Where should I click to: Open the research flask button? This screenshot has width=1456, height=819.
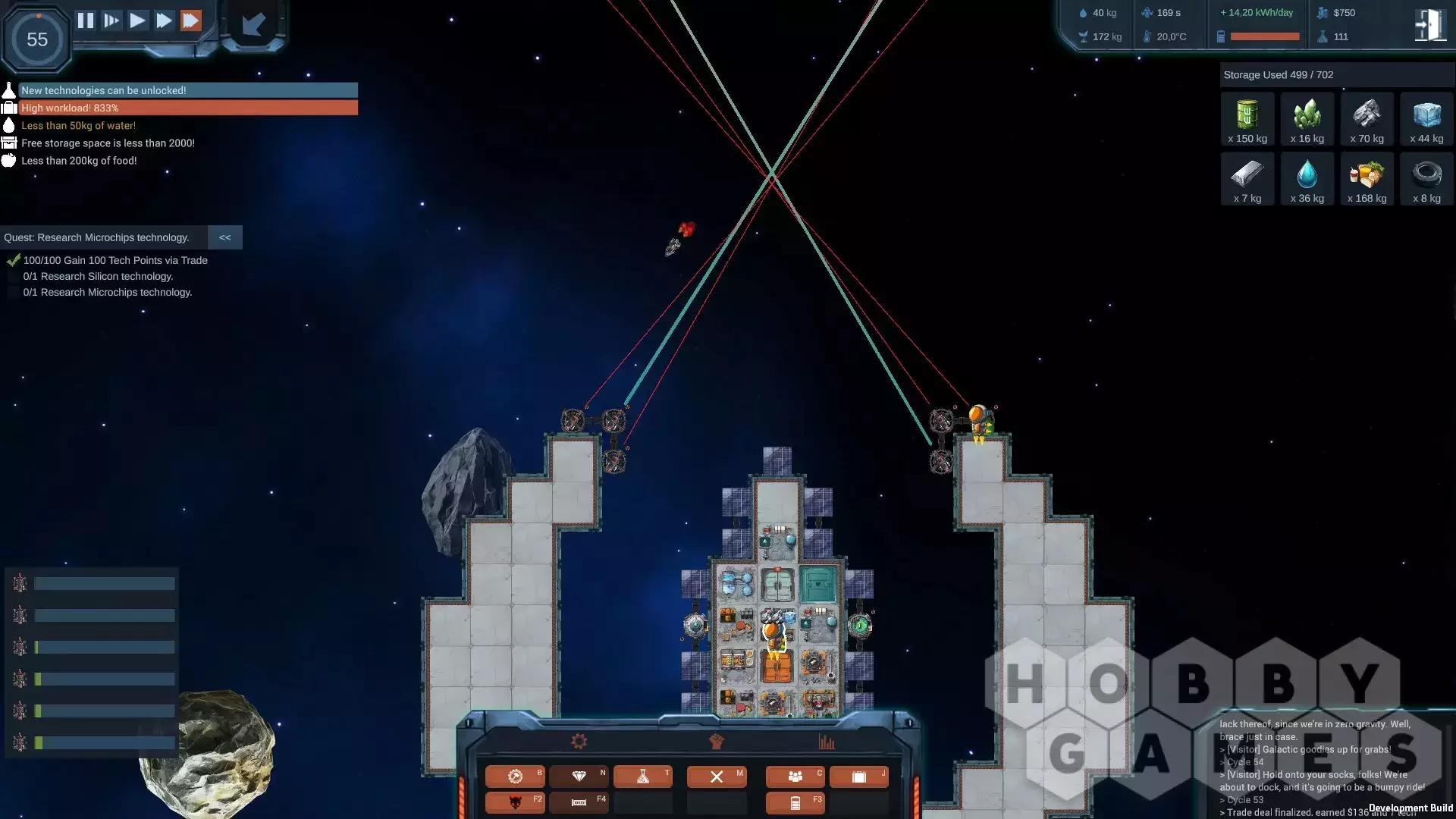(642, 777)
